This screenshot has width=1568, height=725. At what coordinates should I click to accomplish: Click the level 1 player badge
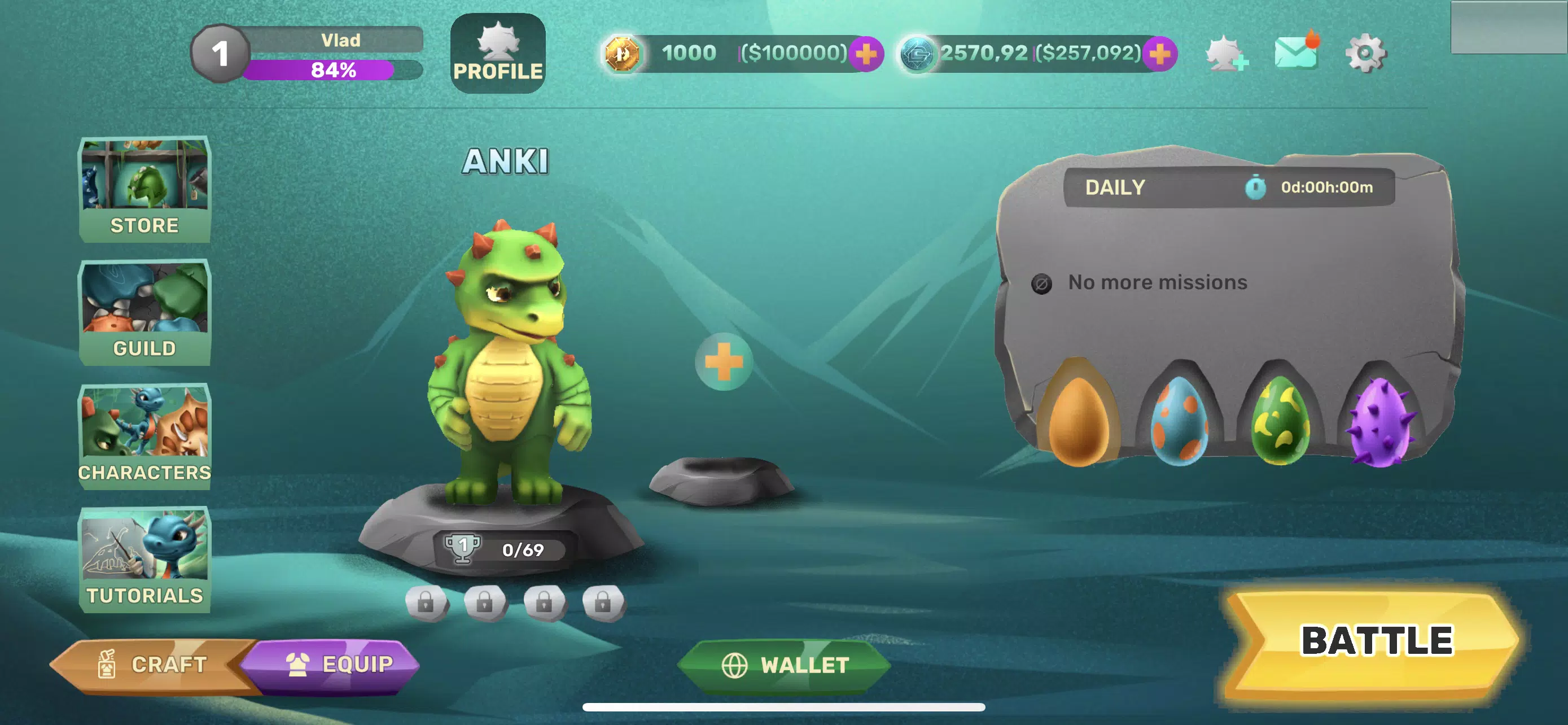220,54
